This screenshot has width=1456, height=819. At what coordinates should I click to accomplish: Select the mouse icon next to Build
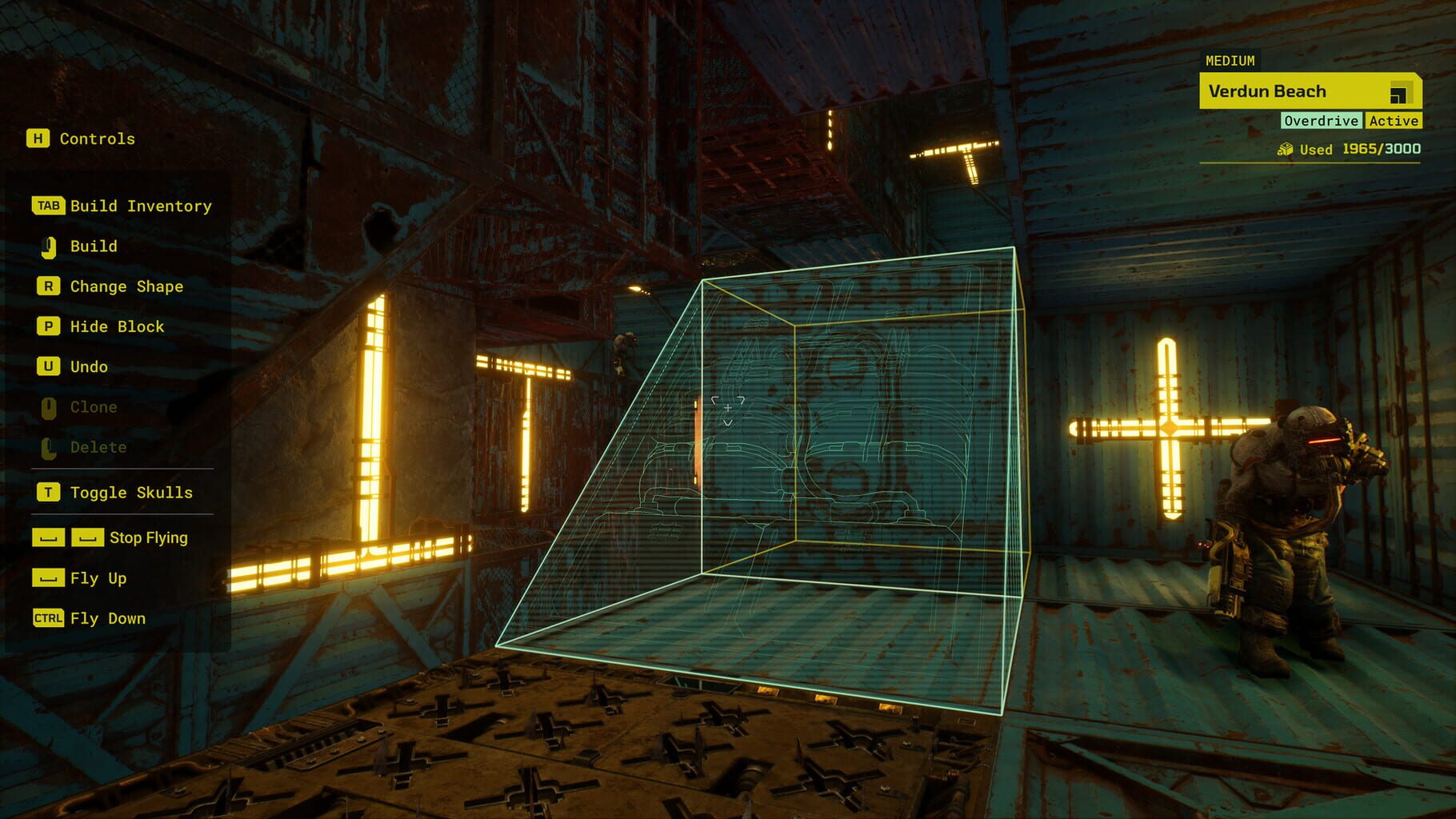(50, 246)
